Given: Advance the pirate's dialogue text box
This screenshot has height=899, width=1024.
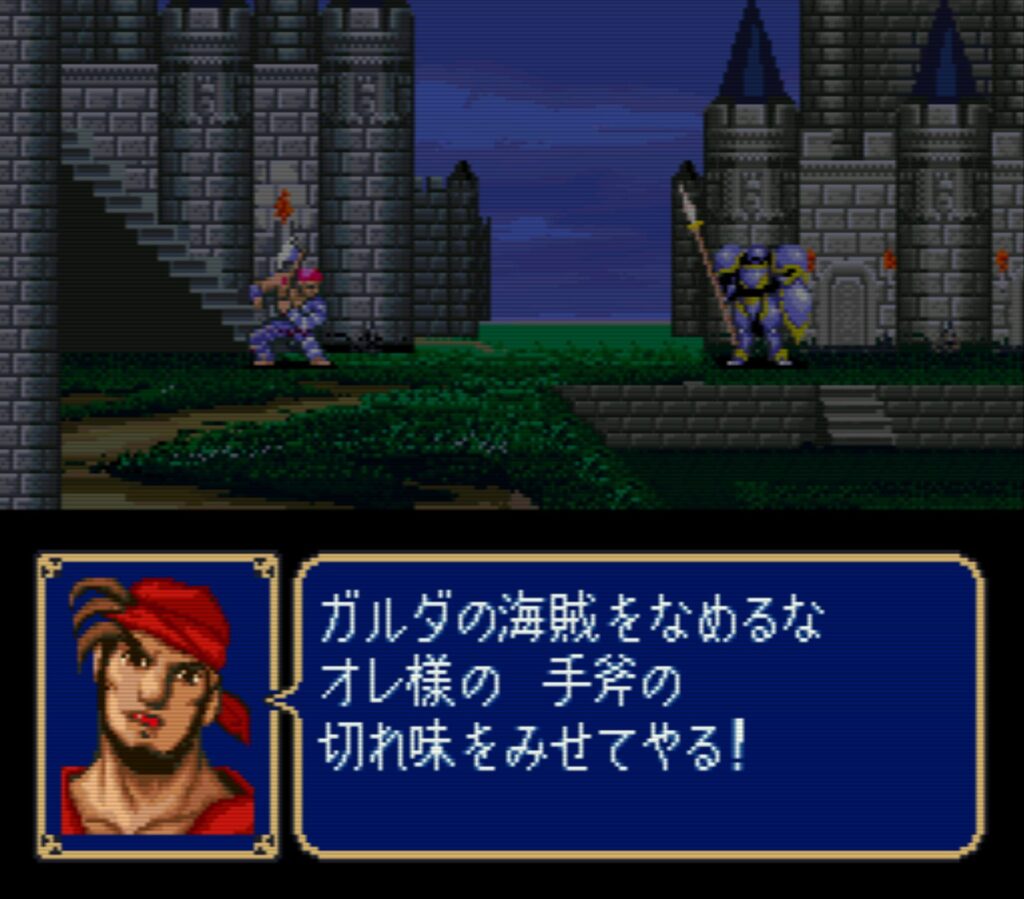Looking at the screenshot, I should coord(640,705).
